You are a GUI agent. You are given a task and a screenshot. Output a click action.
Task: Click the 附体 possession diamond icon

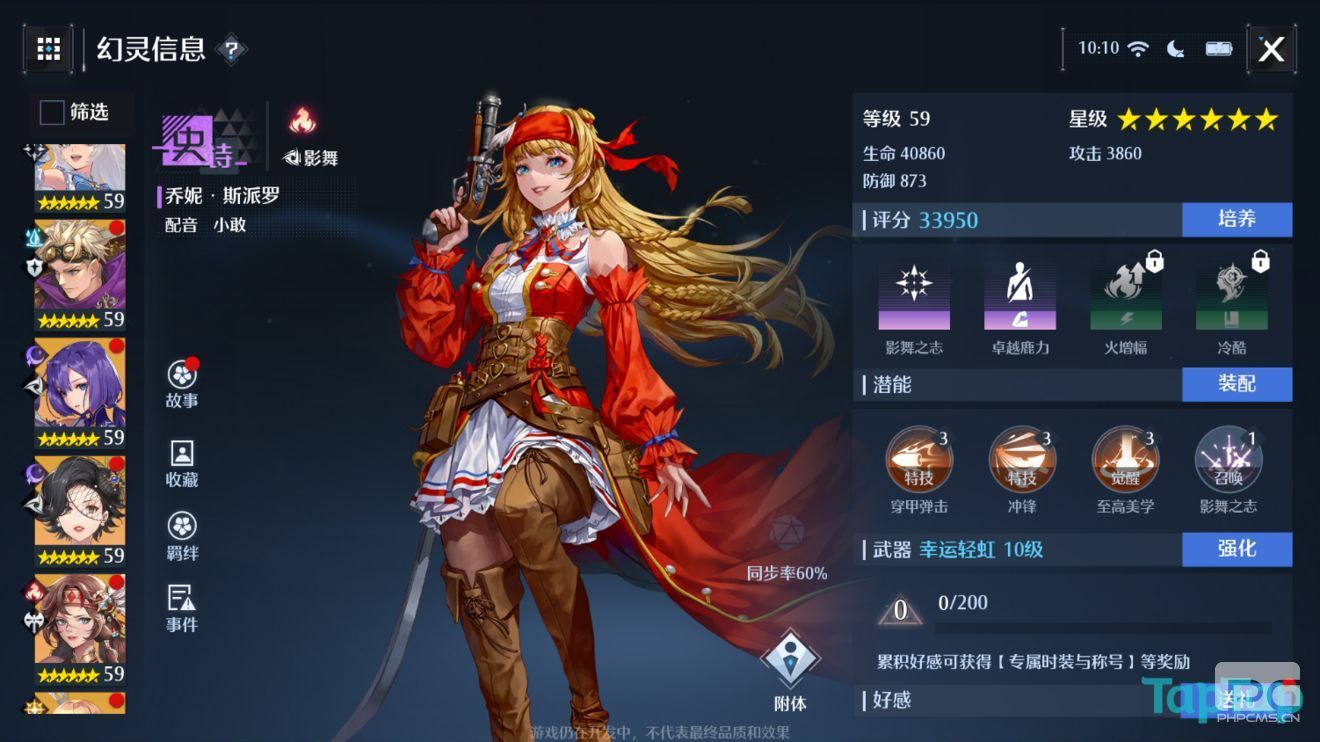point(790,655)
